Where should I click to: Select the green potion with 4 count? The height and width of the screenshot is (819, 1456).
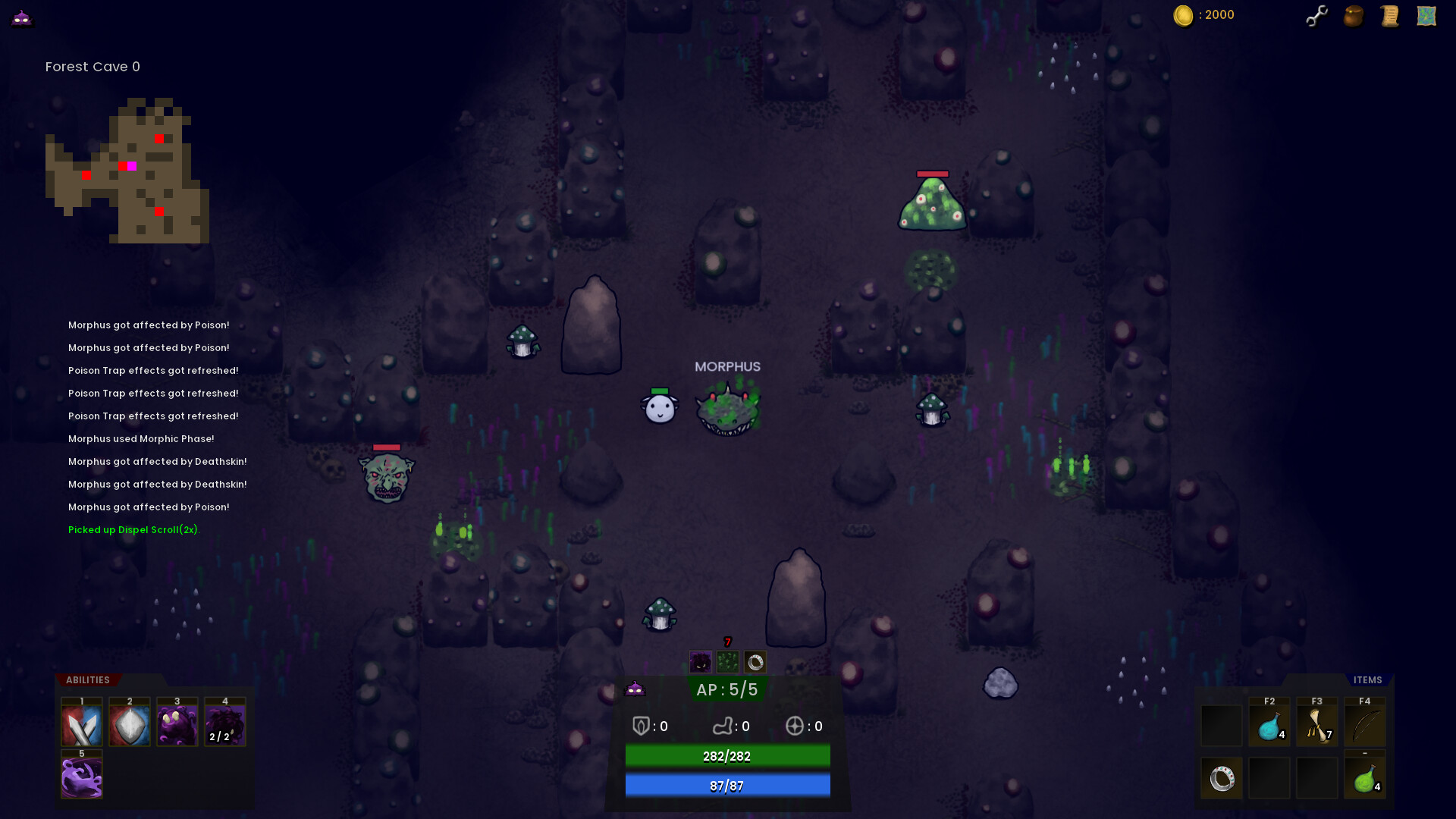tap(1364, 777)
